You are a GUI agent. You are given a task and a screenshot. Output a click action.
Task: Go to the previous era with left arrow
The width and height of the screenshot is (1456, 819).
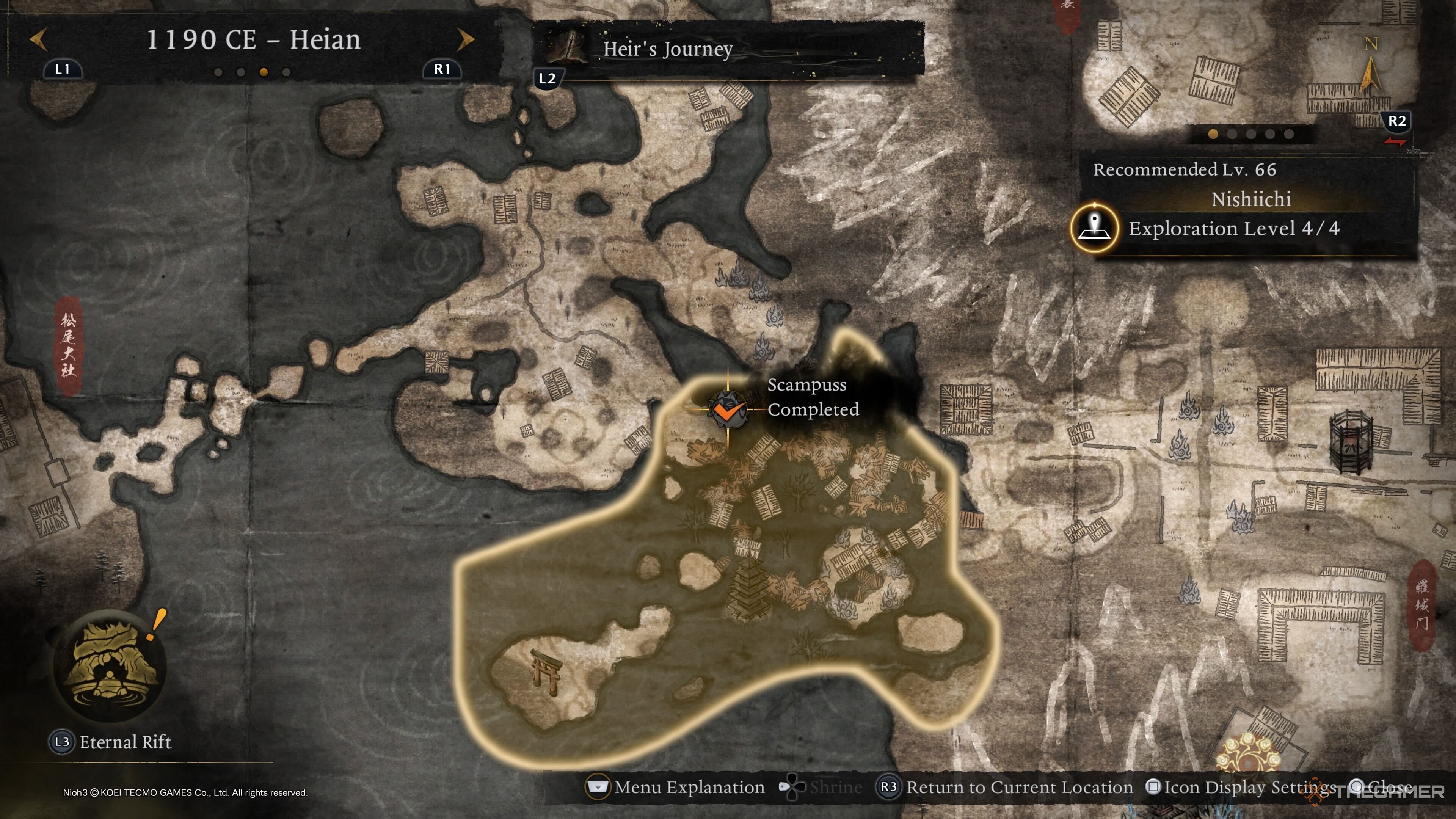[x=38, y=39]
